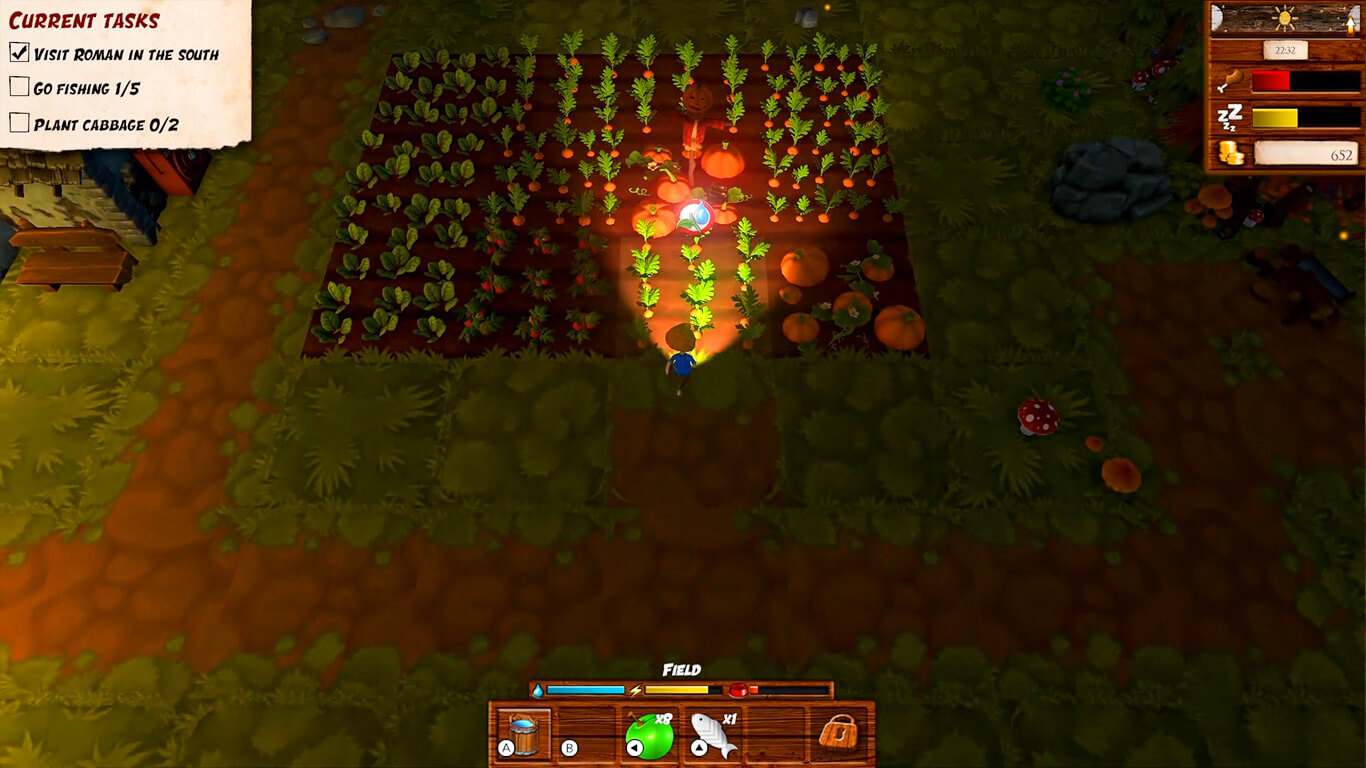Open the 'Go fishing 1/5' task entry
The height and width of the screenshot is (768, 1366).
[86, 89]
